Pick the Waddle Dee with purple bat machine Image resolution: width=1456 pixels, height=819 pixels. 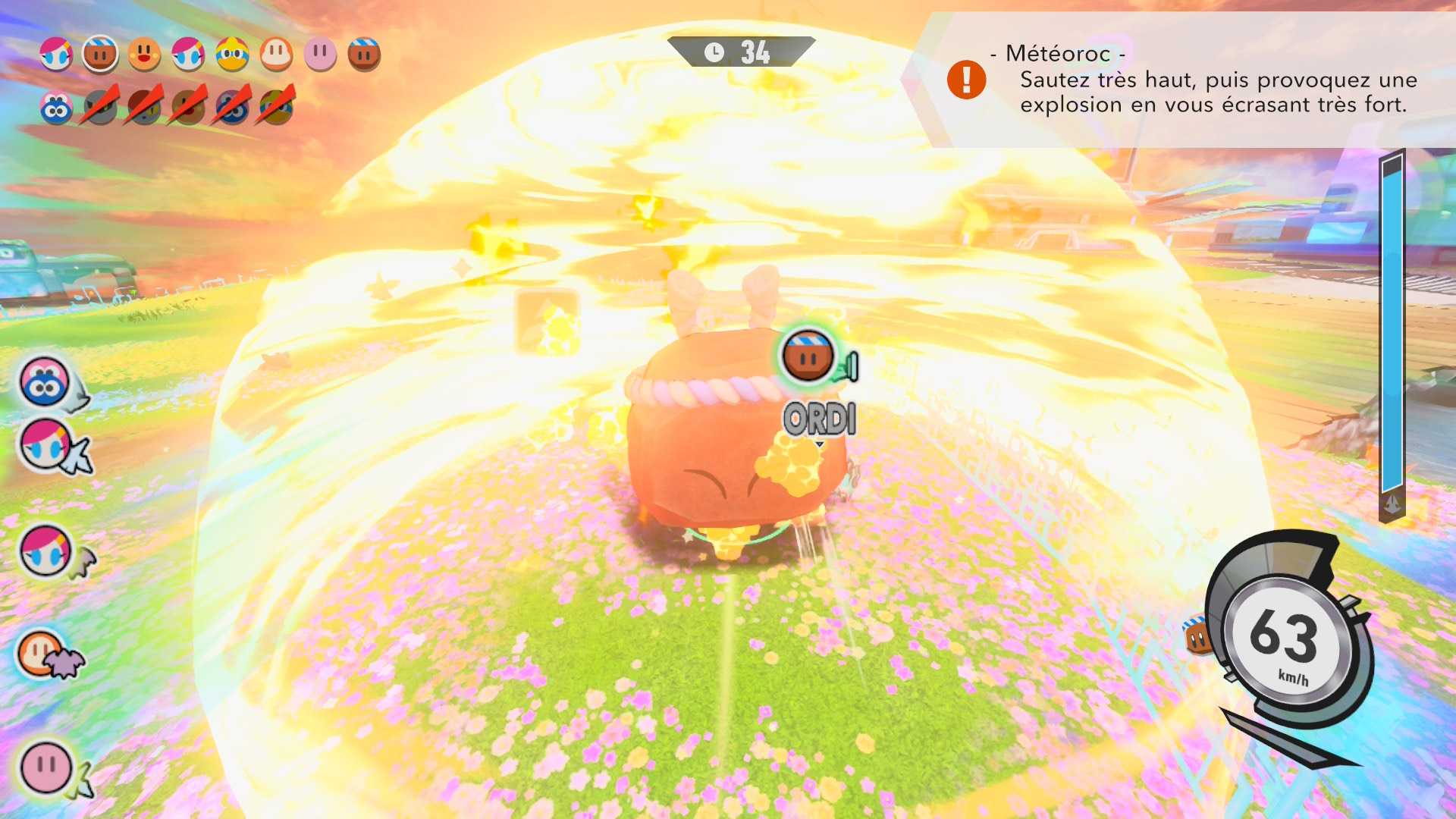(x=45, y=654)
